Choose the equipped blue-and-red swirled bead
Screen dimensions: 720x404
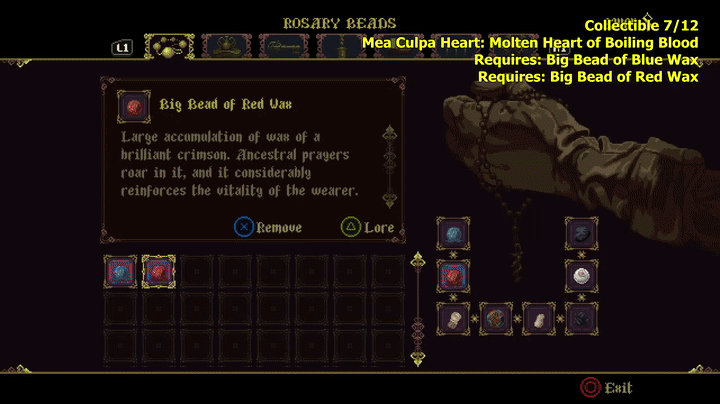[496, 318]
